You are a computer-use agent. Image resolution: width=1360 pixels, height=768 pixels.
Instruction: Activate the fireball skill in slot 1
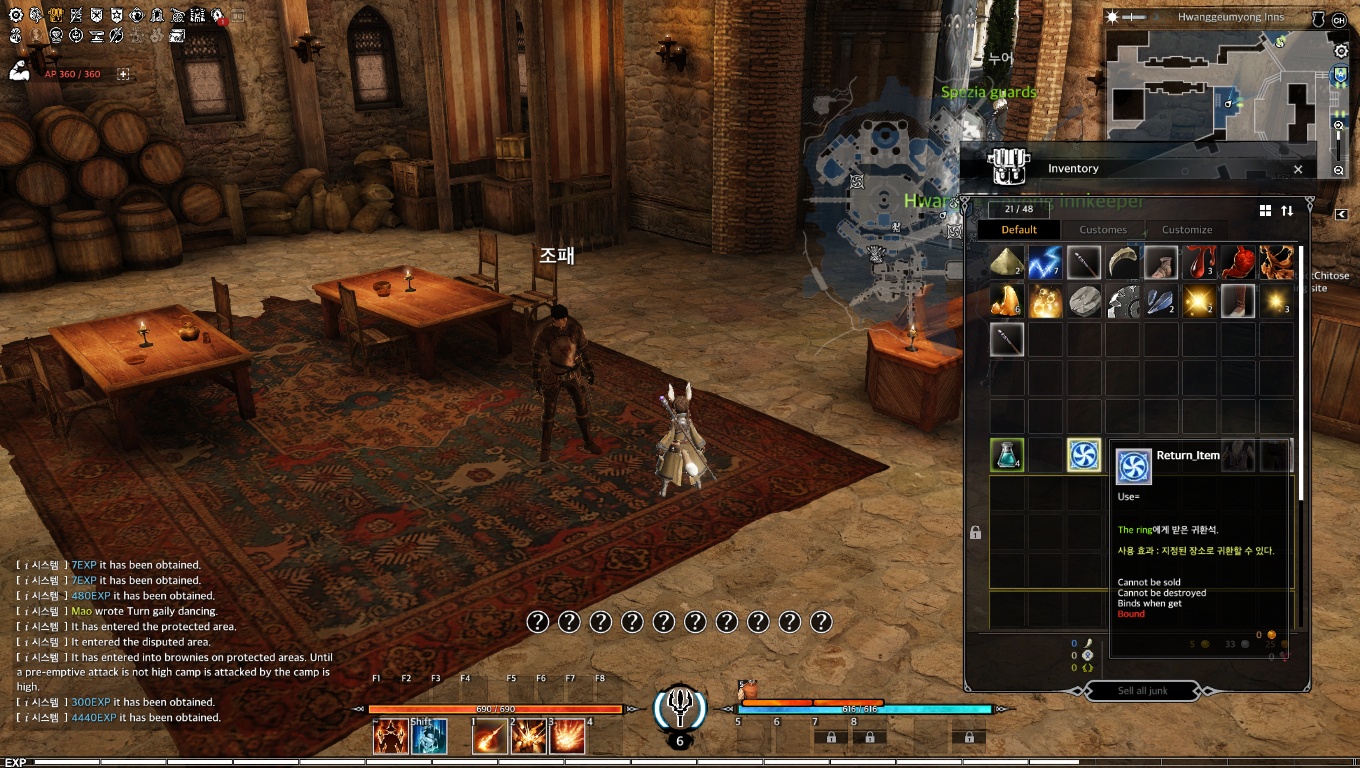click(489, 737)
